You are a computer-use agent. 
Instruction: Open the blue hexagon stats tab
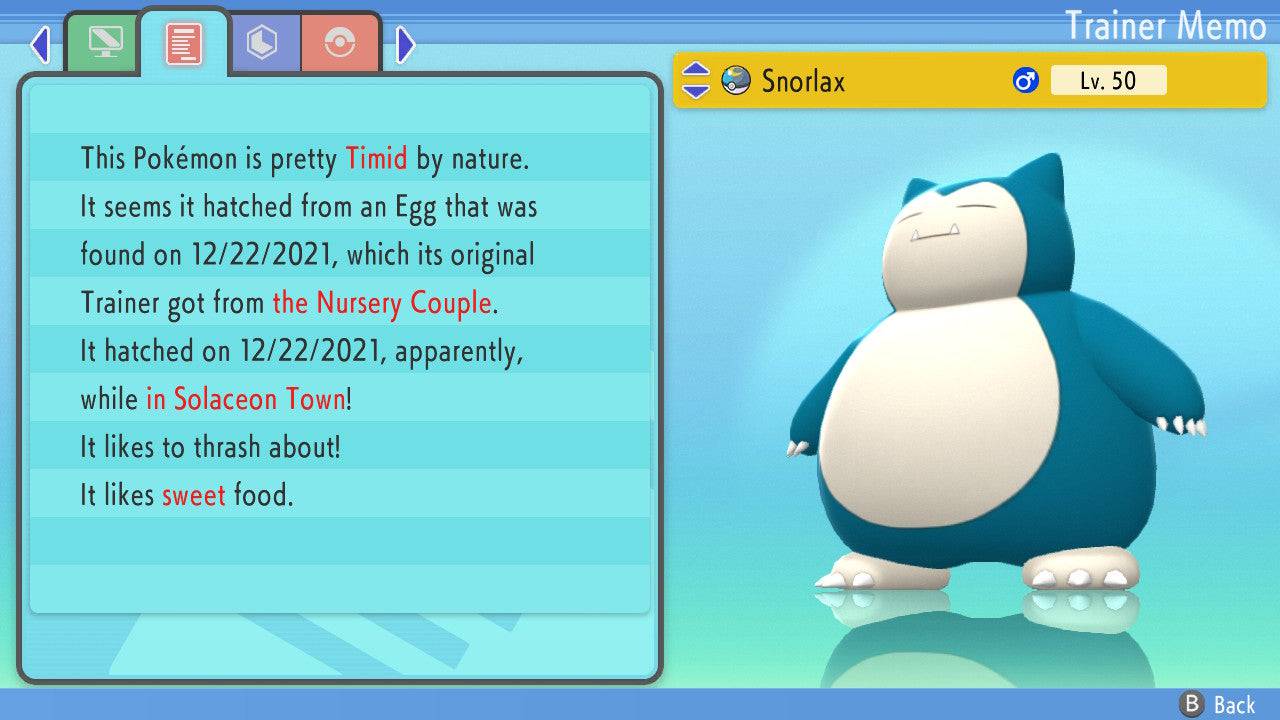tap(263, 43)
